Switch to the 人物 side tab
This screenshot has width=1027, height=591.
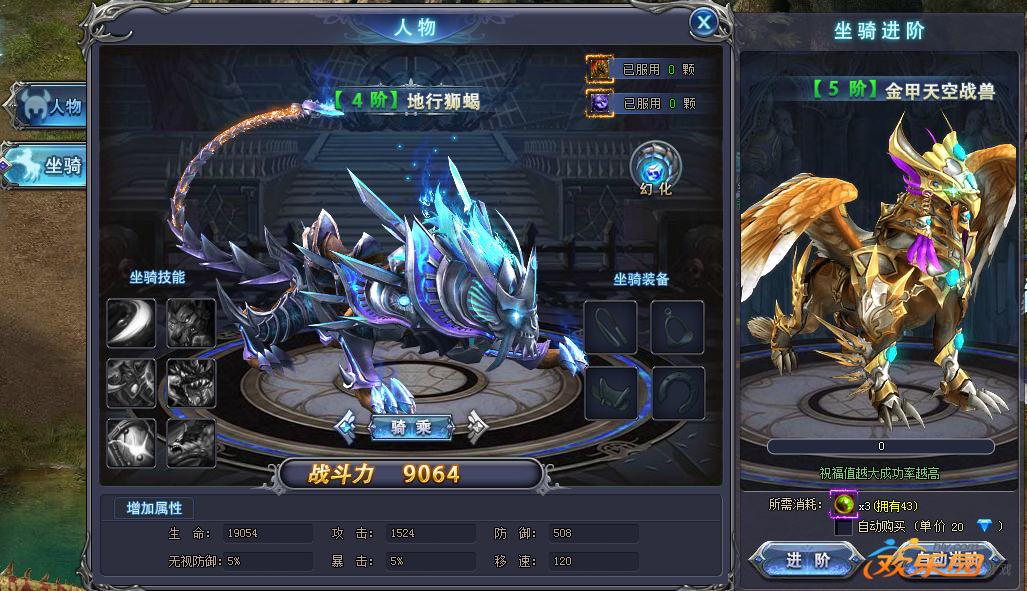pos(50,106)
